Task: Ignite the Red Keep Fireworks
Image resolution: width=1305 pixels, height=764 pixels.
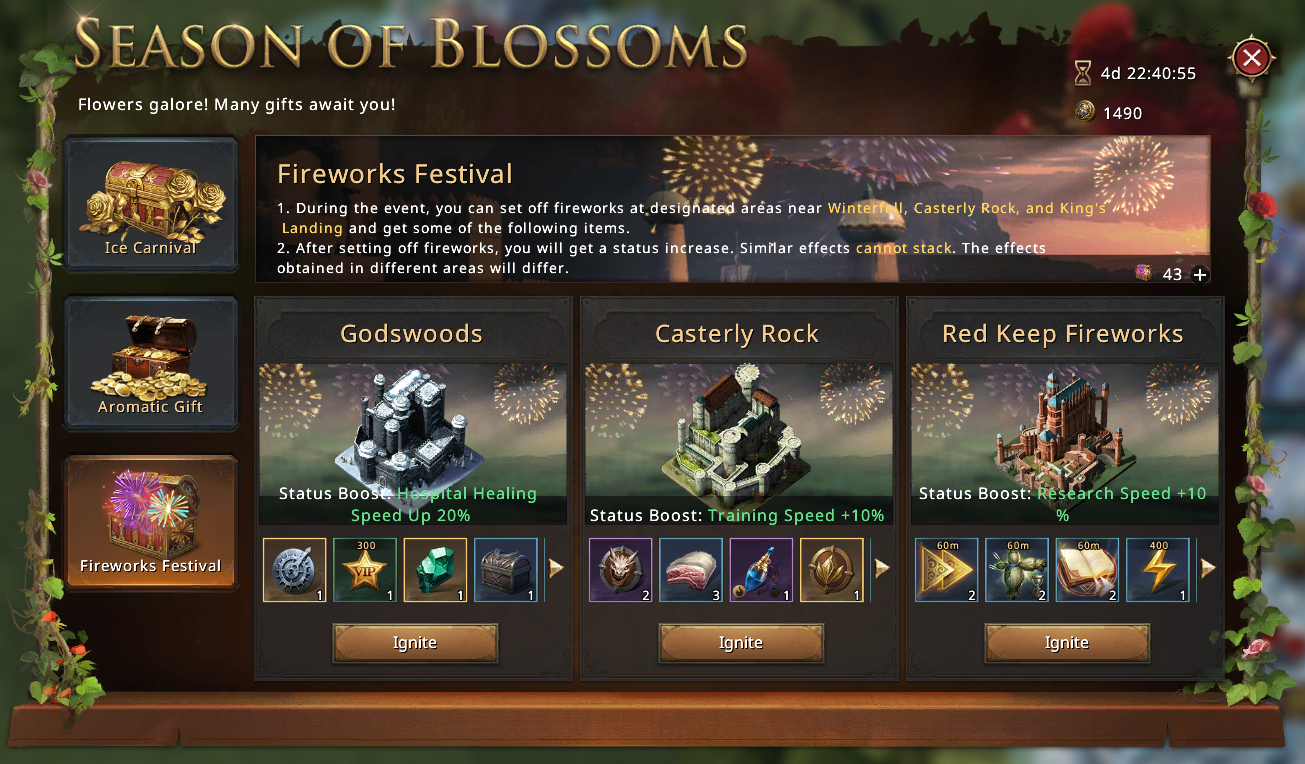Action: [1066, 643]
